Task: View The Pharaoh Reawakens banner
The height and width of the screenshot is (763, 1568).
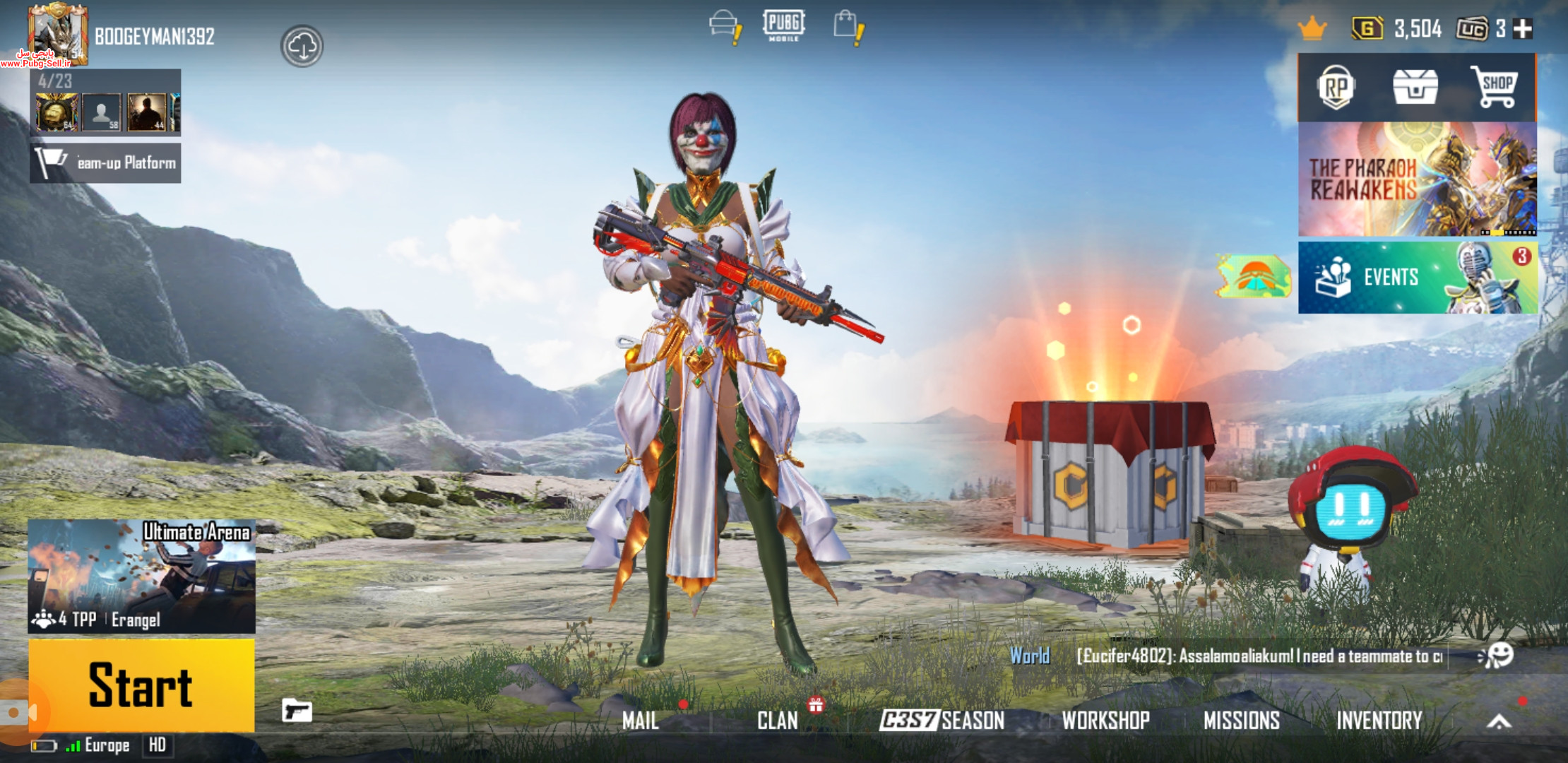Action: 1417,179
